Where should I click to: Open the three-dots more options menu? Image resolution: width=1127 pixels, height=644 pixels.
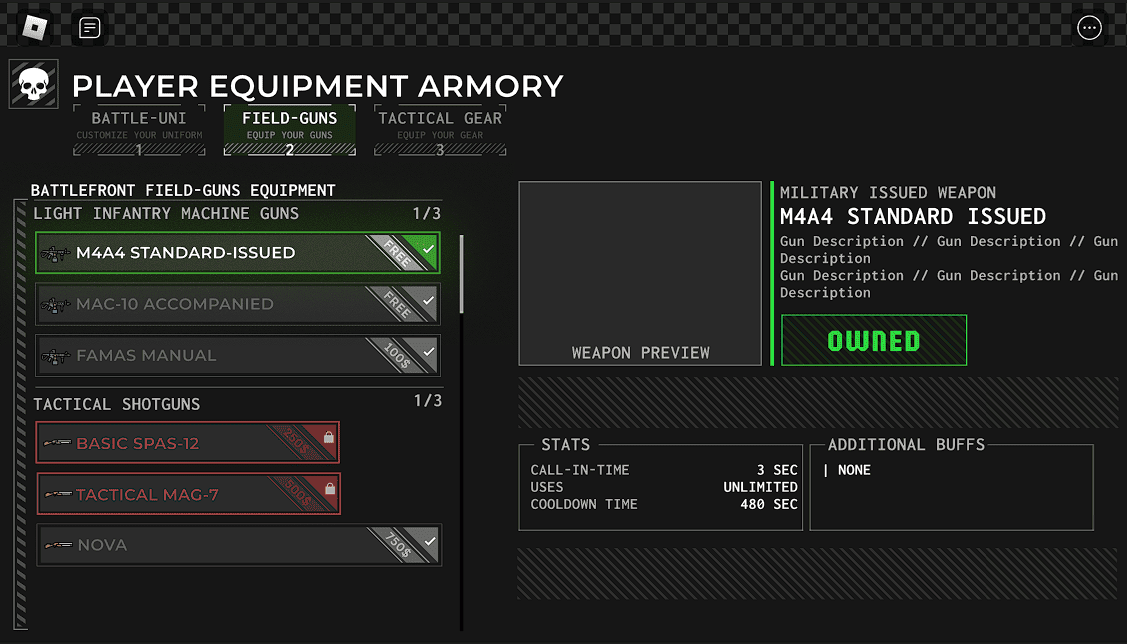[x=1089, y=28]
